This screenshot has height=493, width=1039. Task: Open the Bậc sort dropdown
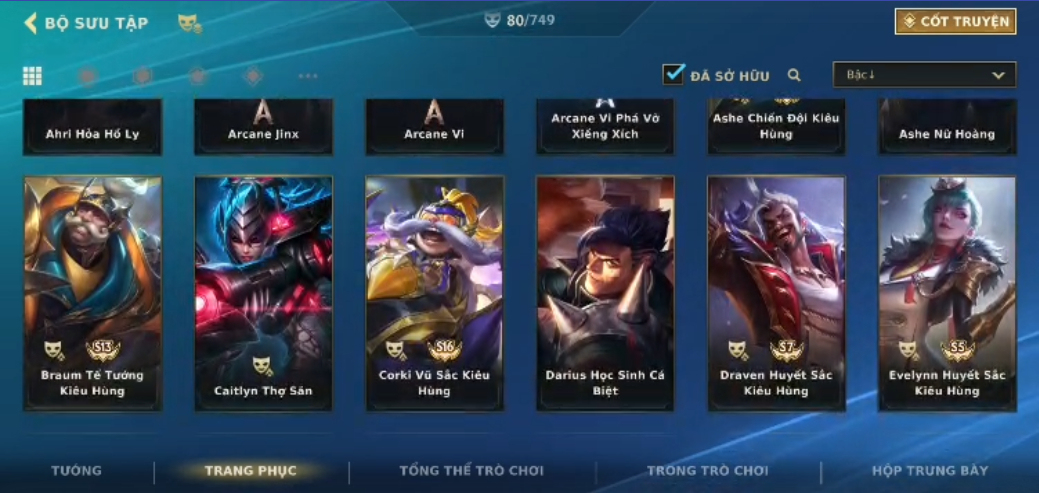click(x=924, y=75)
